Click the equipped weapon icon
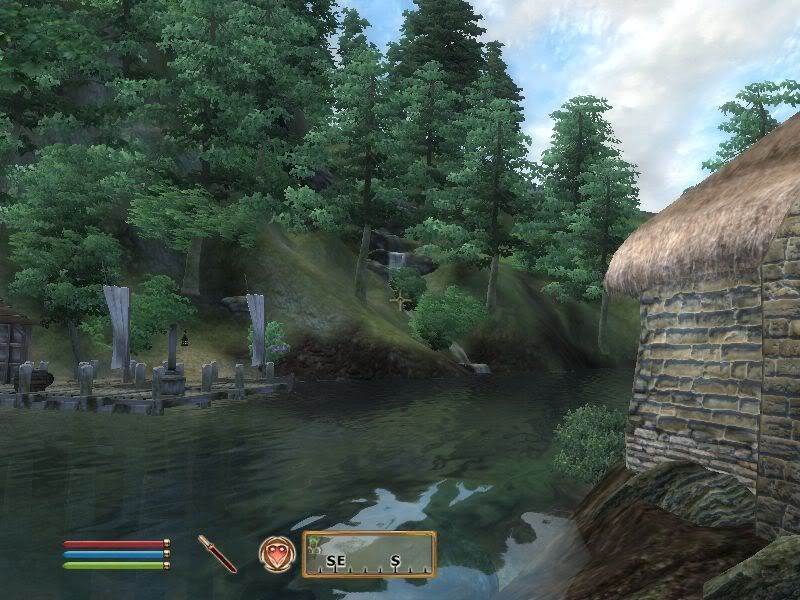Viewport: 800px width, 600px height. [217, 553]
